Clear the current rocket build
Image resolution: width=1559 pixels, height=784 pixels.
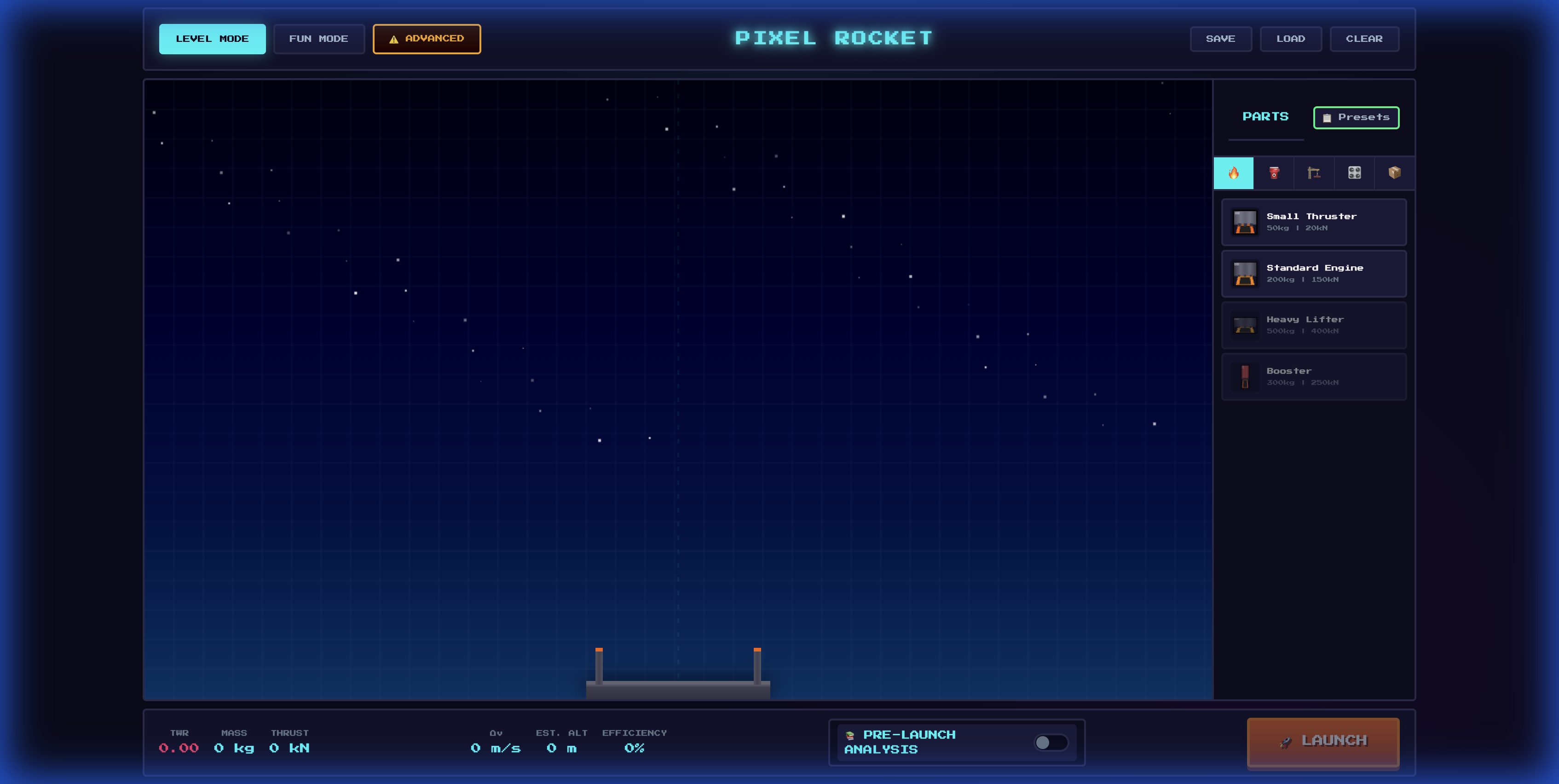1364,39
